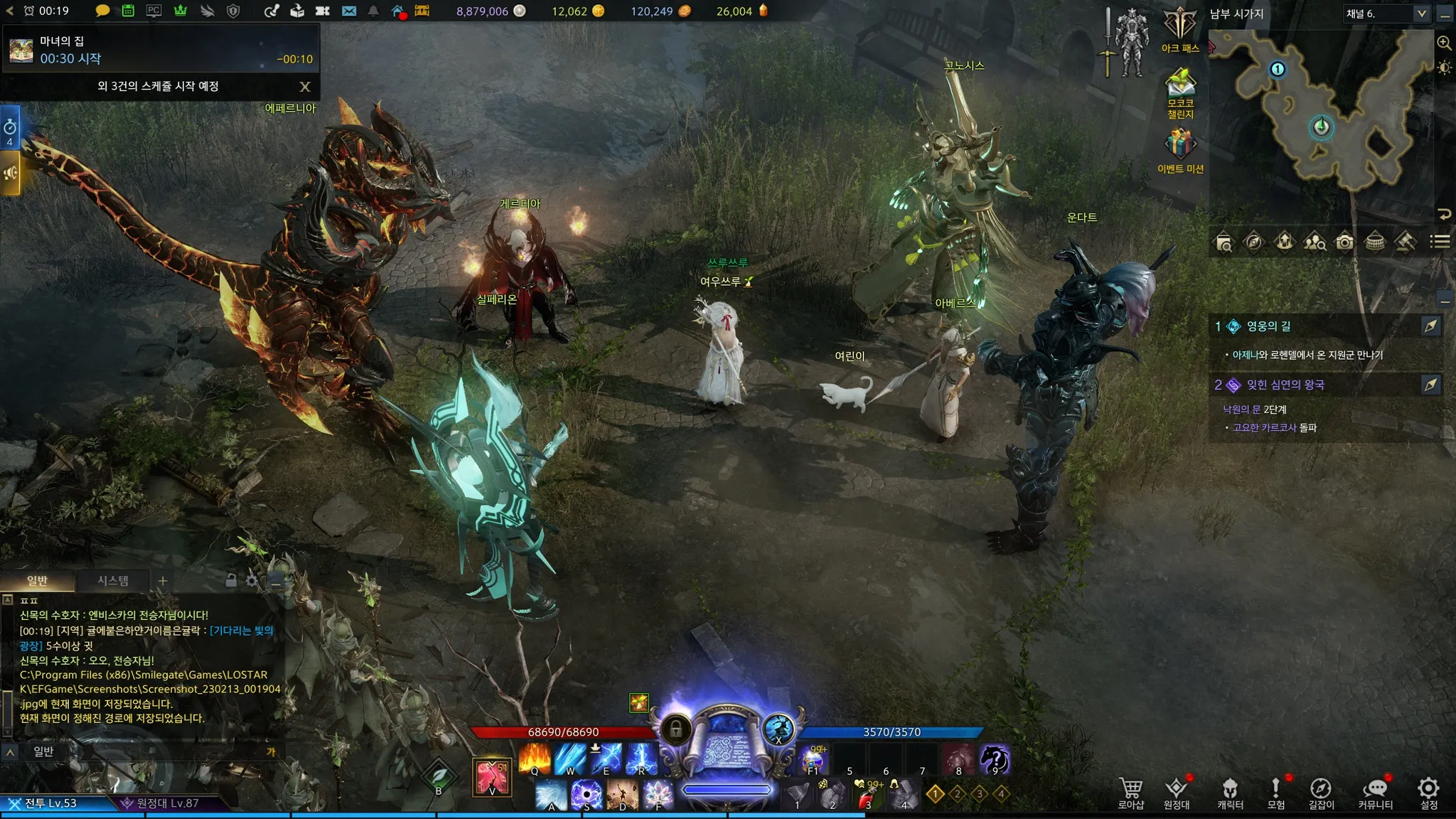Screen dimensions: 1456x819
Task: Open the mail envelope icon
Action: click(349, 11)
